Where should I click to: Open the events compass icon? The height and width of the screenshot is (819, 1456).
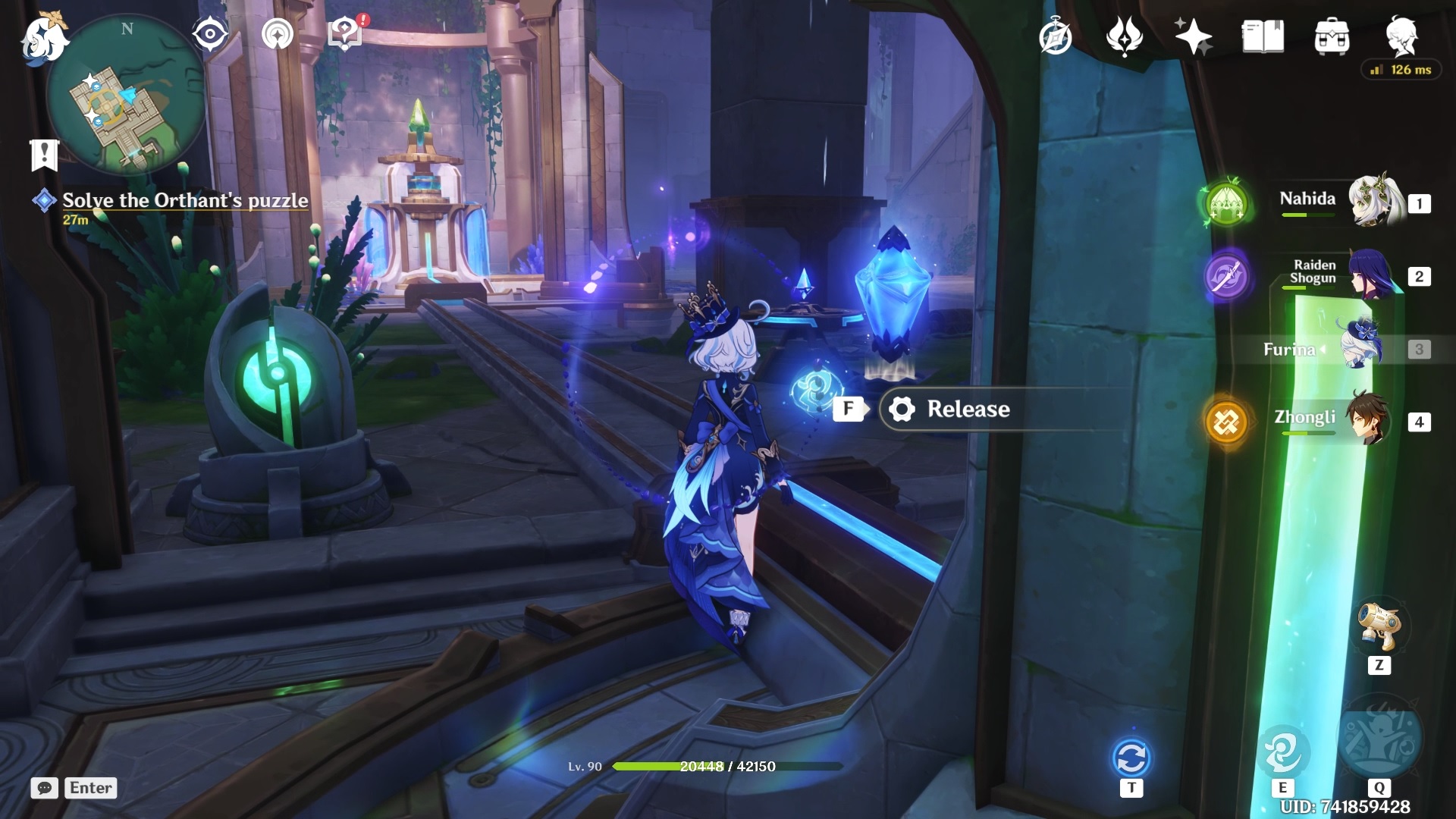pyautogui.click(x=1056, y=36)
